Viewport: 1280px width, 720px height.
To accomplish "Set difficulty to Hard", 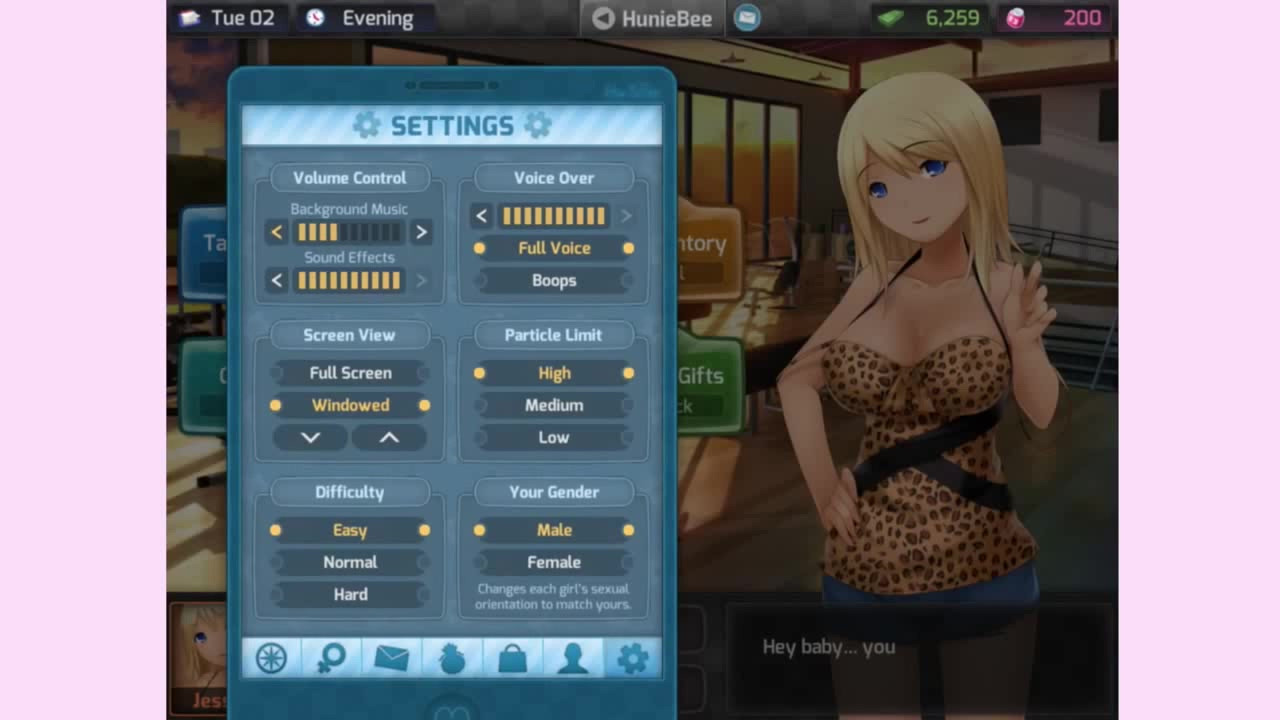I will point(350,594).
